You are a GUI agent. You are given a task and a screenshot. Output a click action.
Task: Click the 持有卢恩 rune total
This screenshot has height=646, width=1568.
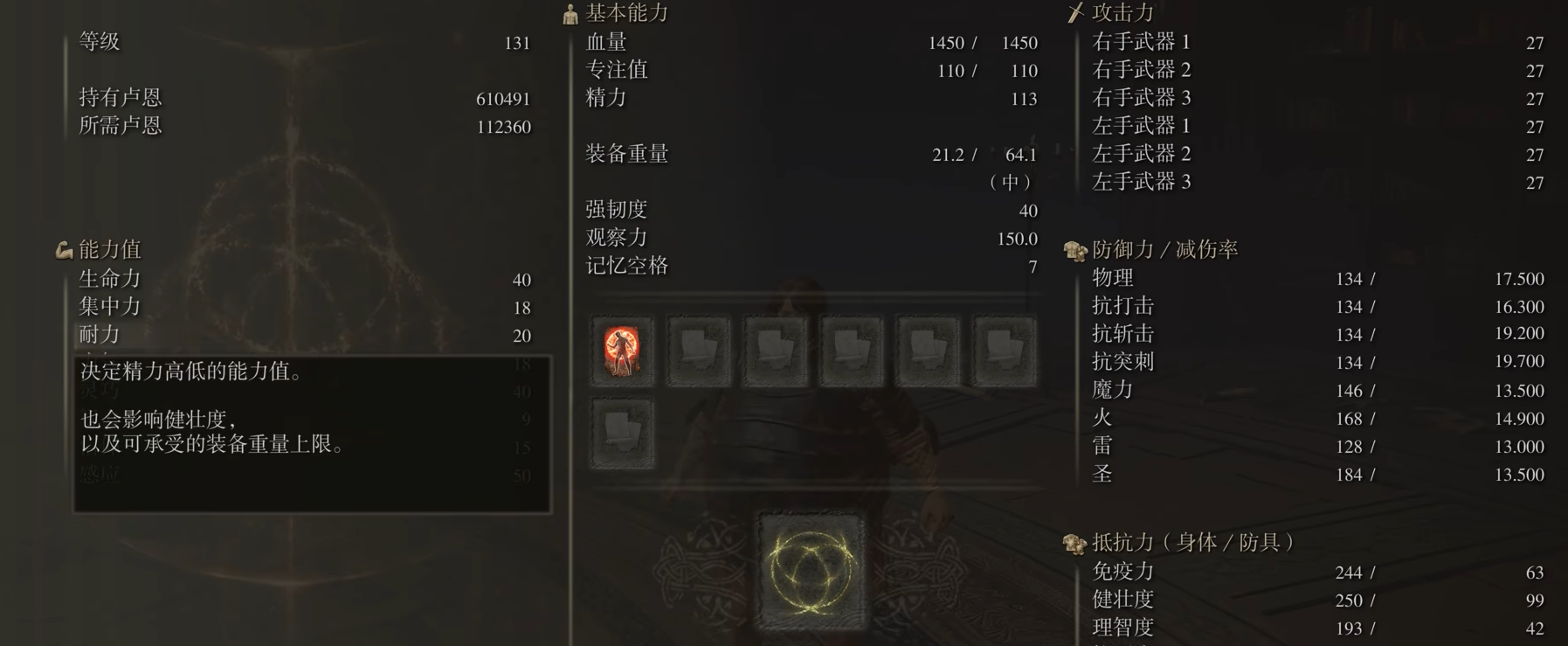pos(502,98)
